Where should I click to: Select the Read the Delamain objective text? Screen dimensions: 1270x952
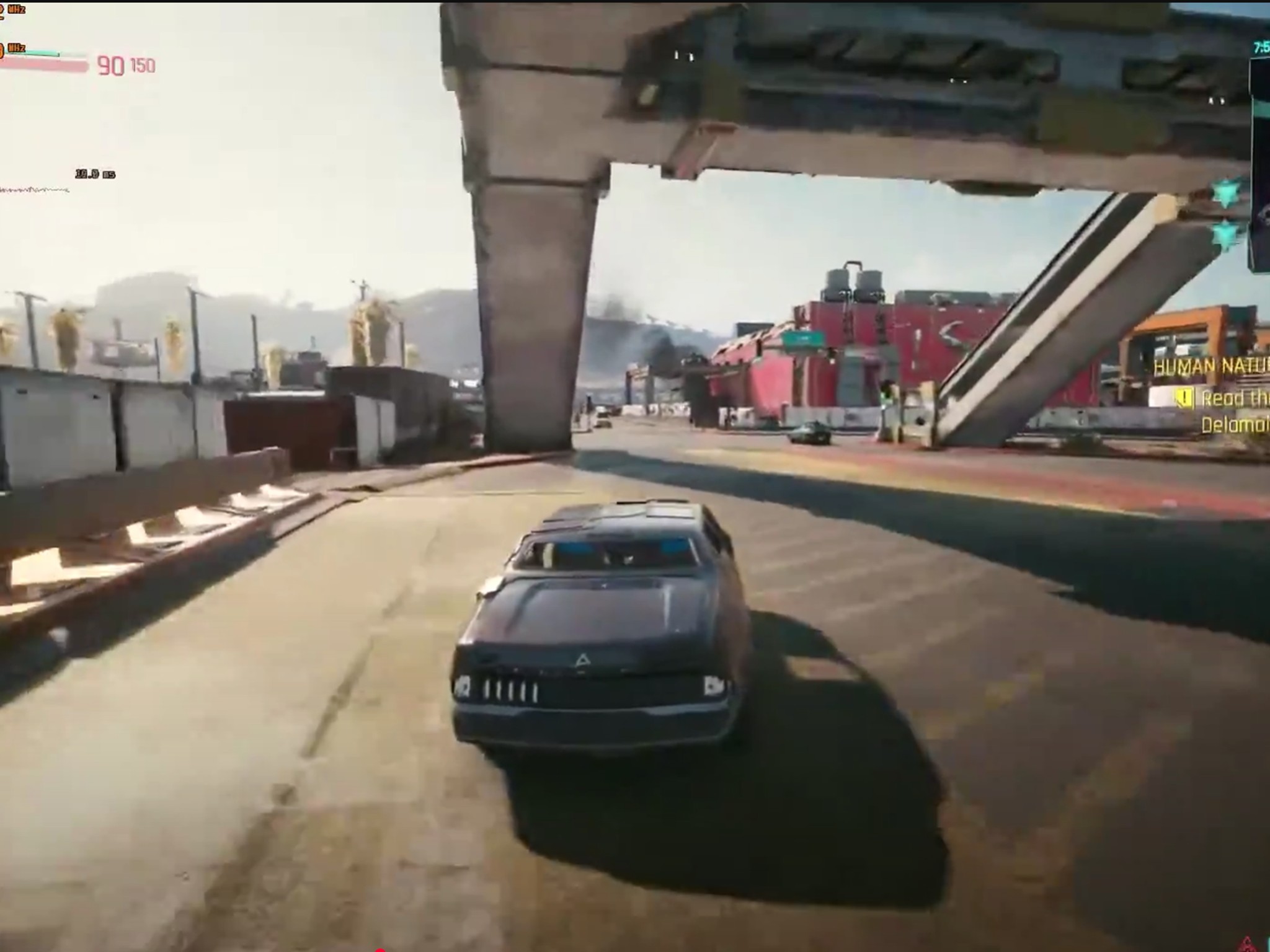[x=1235, y=412]
